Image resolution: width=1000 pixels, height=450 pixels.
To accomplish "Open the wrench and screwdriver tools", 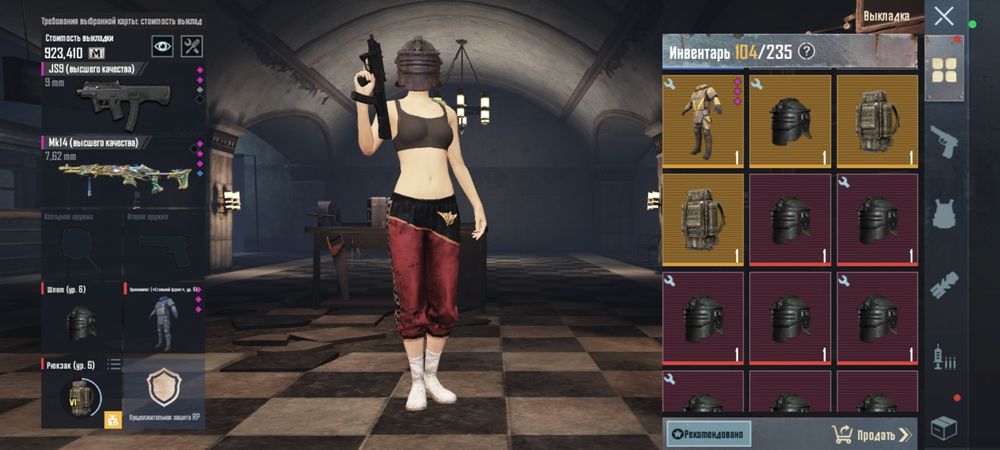I will point(192,45).
